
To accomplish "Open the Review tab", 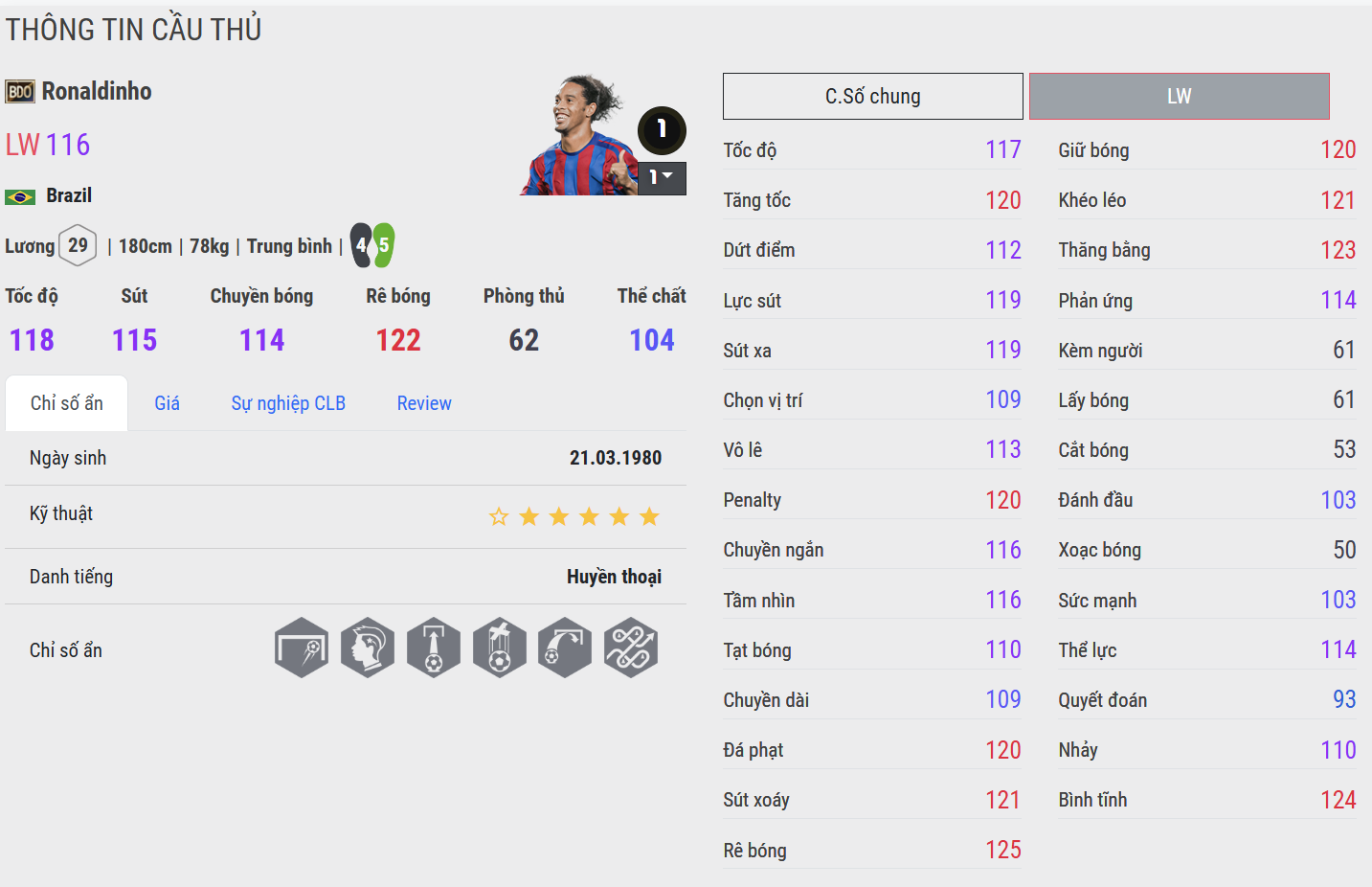I will (424, 403).
